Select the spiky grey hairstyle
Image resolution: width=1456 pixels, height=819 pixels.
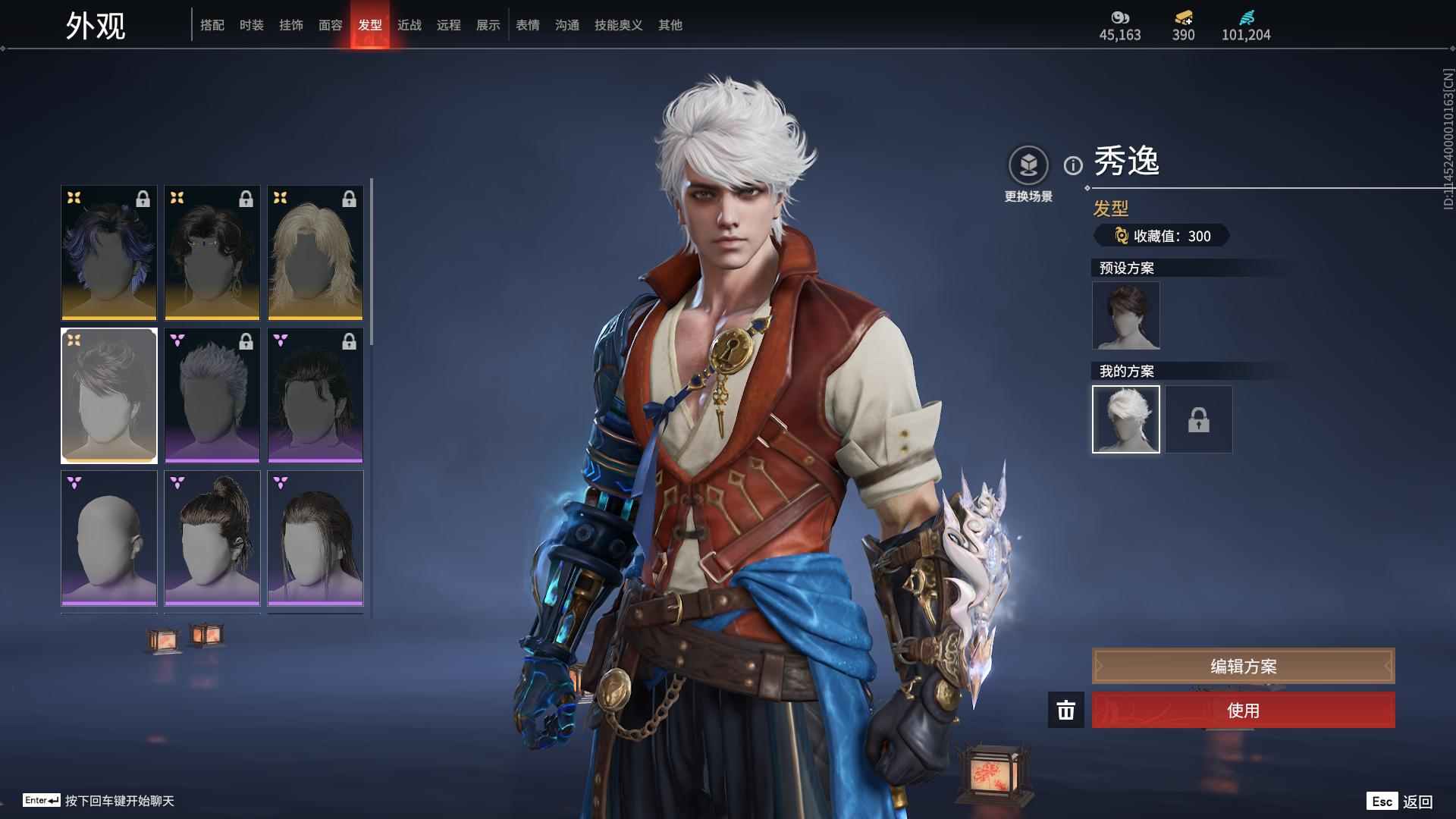(x=212, y=395)
